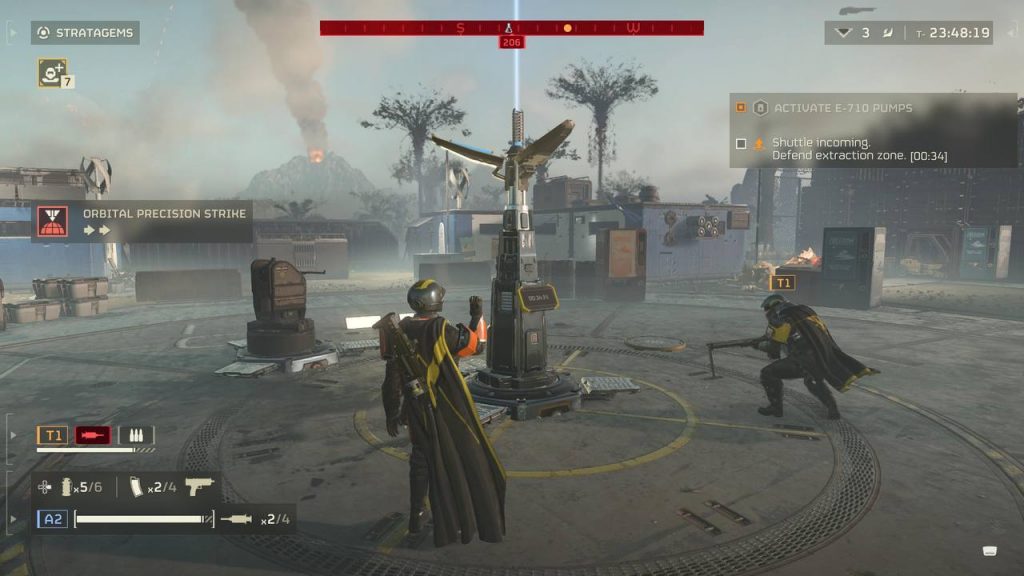Click the red syringe status icon
1024x576 pixels.
93,435
